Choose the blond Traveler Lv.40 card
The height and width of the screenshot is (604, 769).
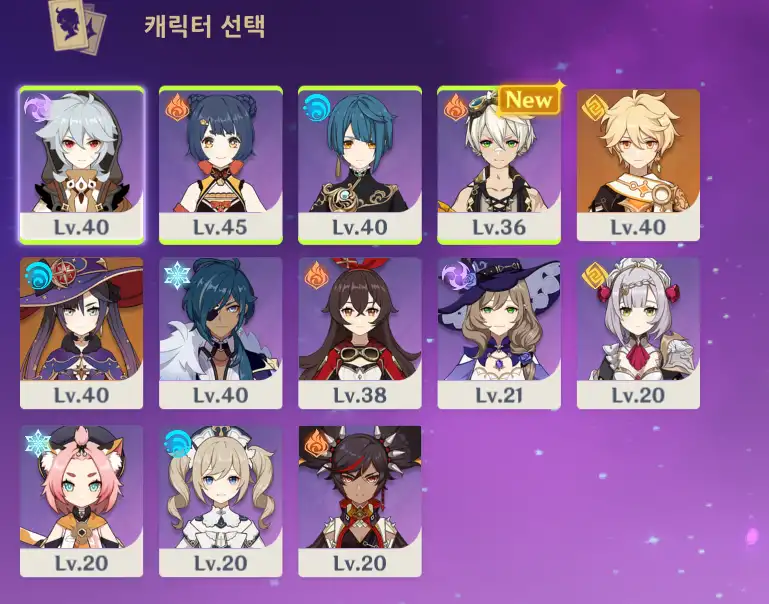(638, 165)
